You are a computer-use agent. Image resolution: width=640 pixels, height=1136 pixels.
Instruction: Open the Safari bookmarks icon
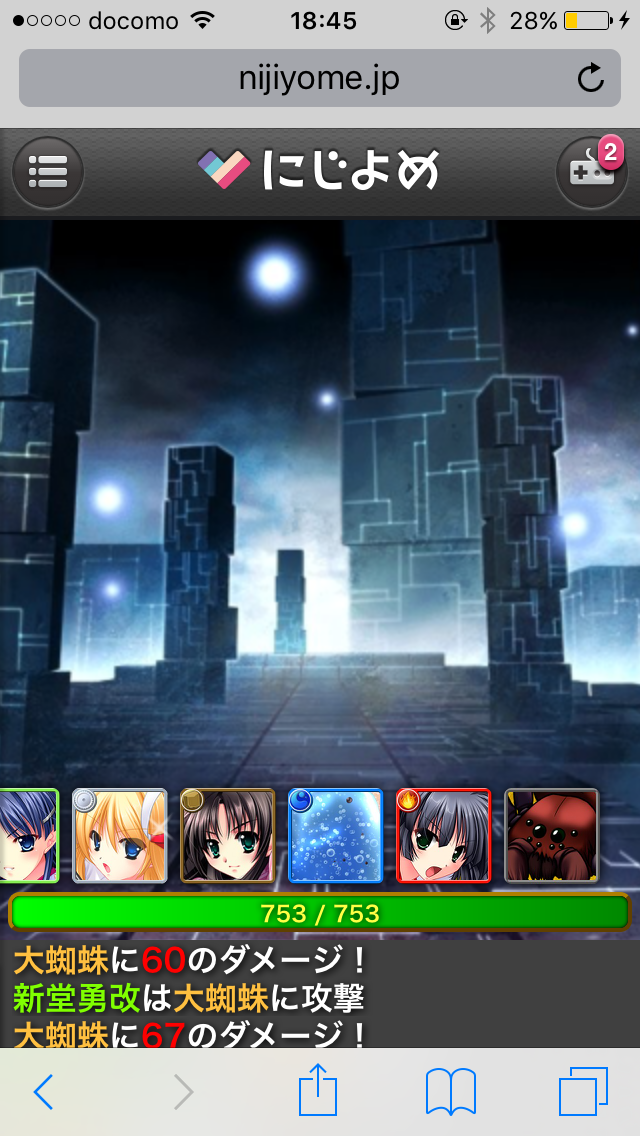[450, 1091]
